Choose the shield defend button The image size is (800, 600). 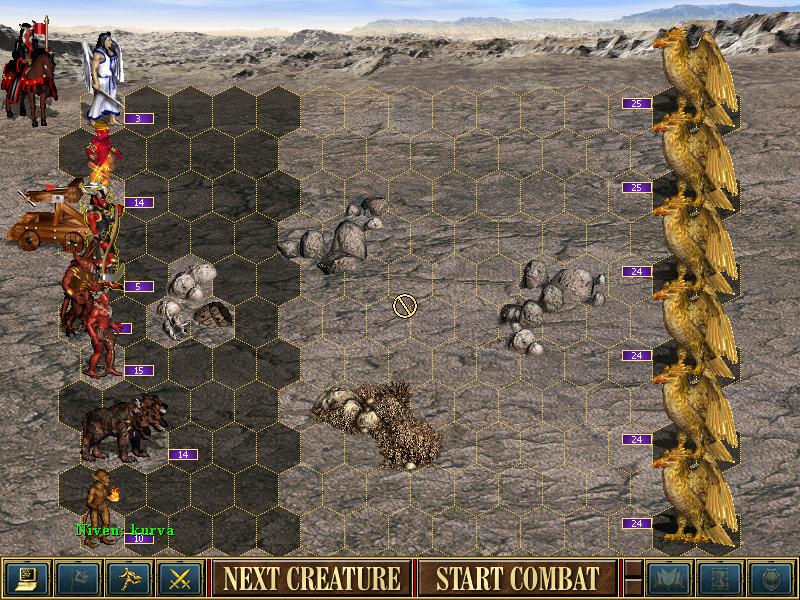(770, 578)
